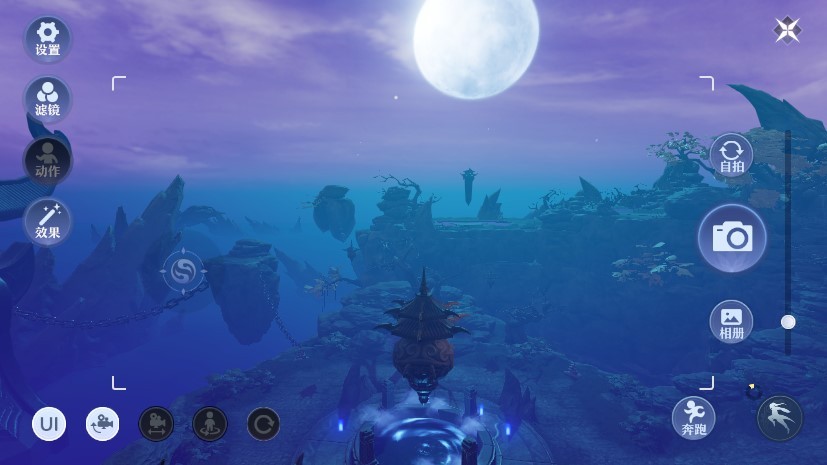
Task: Toggle the 奔跑 run button
Action: (x=693, y=417)
